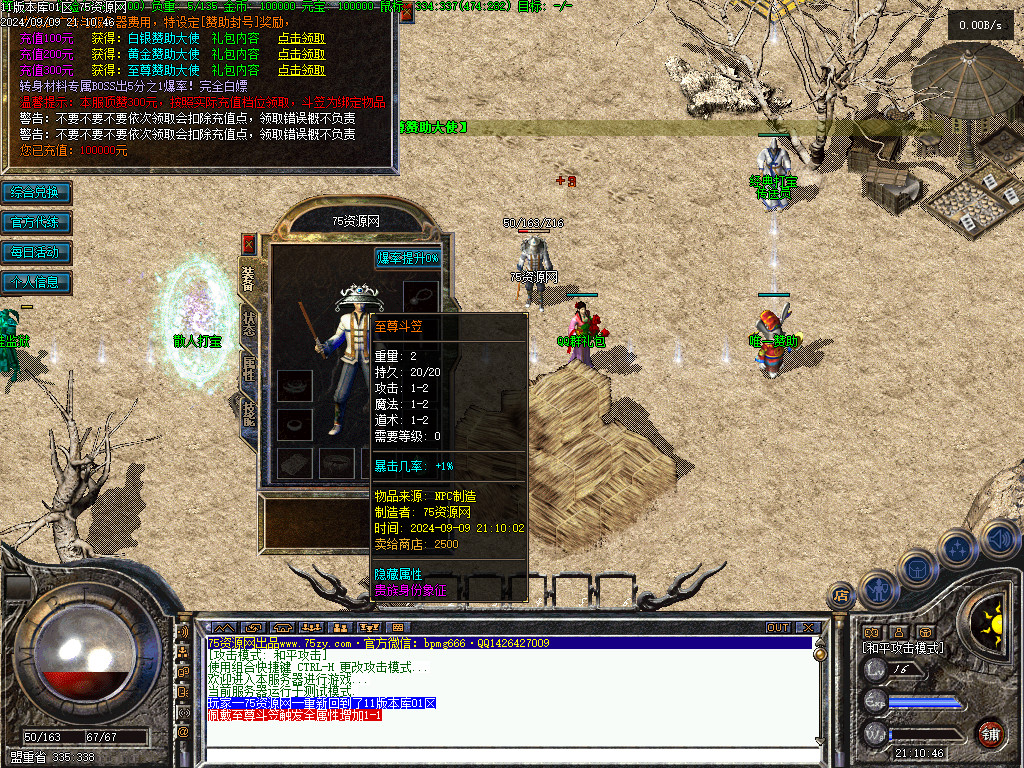This screenshot has width=1024, height=768.
Task: Open the 官方代练 official training menu
Action: click(x=36, y=222)
